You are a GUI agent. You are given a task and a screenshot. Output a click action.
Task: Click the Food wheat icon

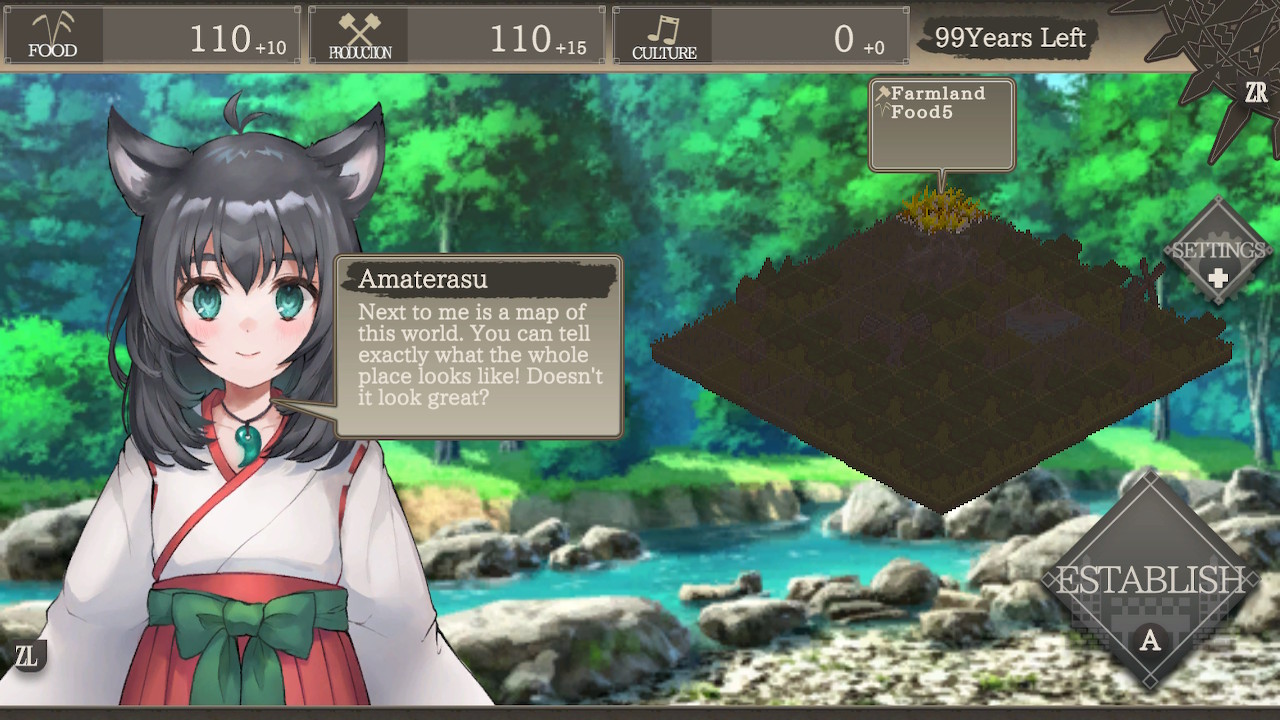pyautogui.click(x=52, y=28)
